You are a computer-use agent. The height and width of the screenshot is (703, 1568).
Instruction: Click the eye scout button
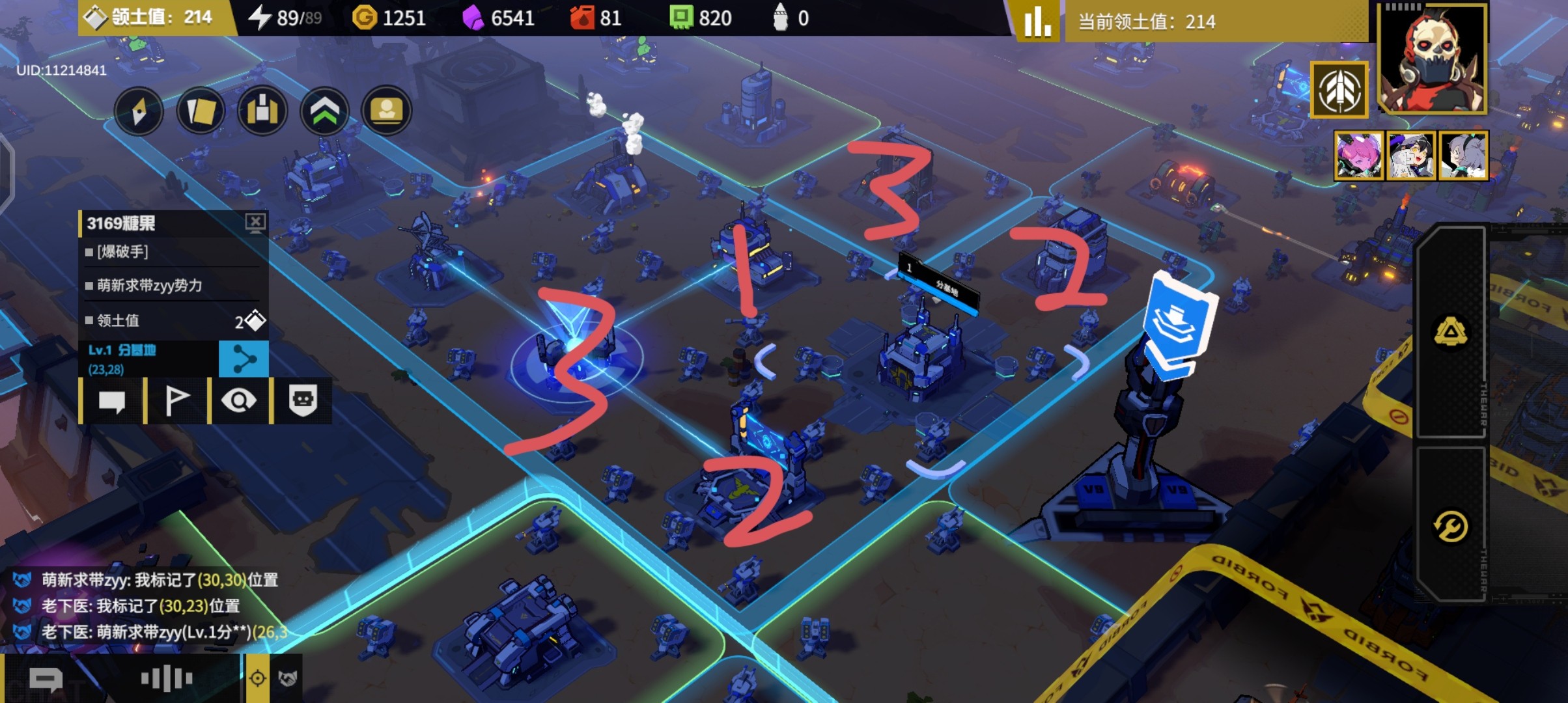tap(239, 401)
